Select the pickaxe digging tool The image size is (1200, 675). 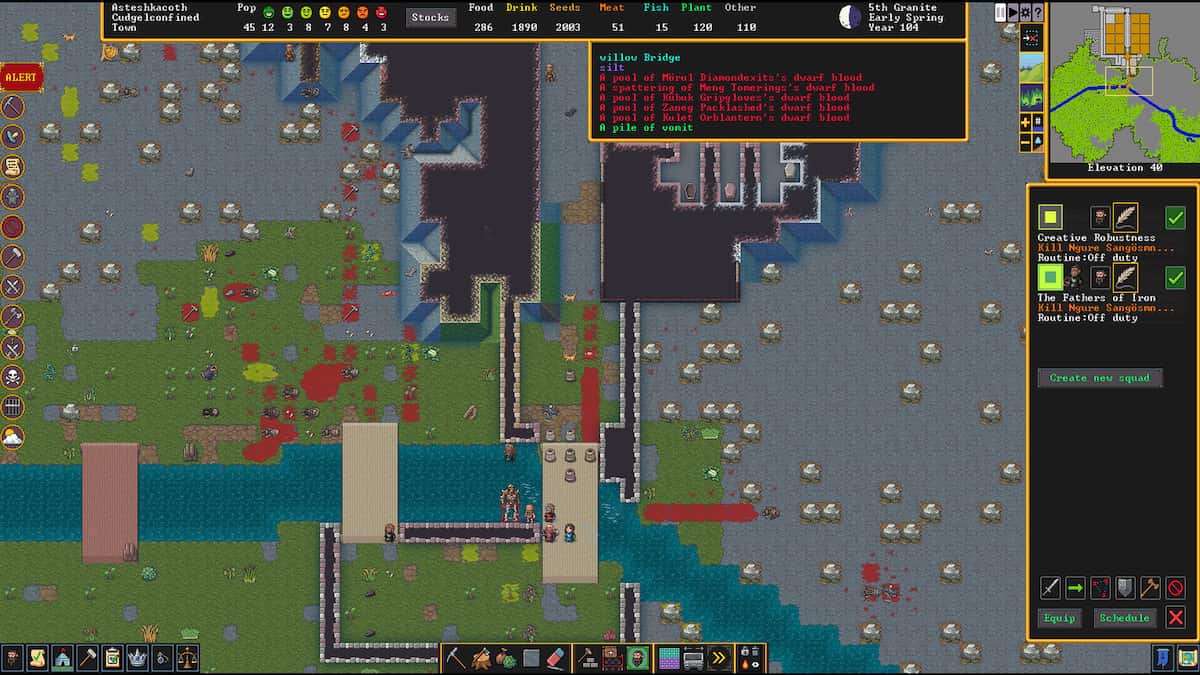point(456,658)
